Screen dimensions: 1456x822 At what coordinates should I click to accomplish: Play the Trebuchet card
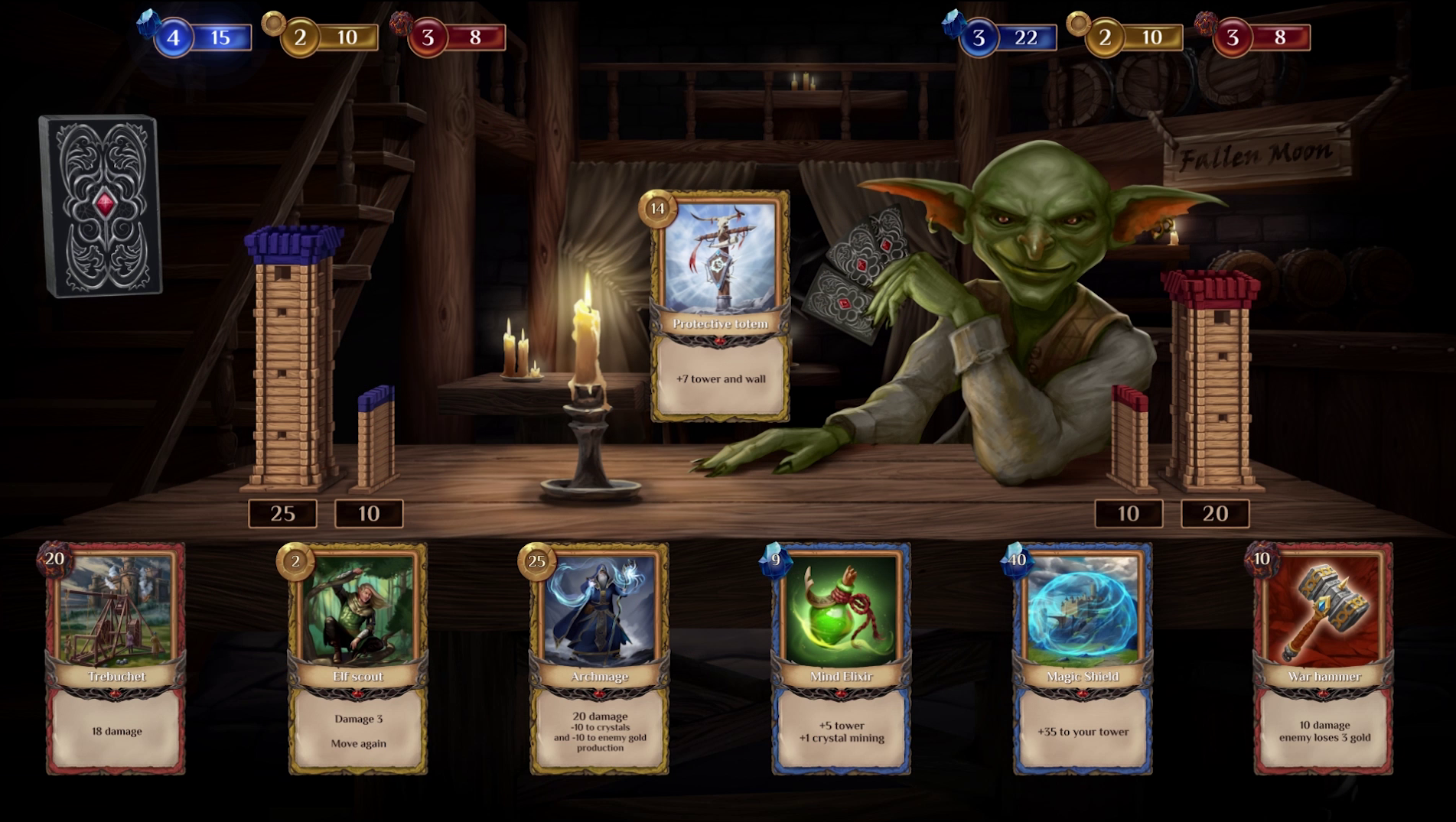coord(116,659)
